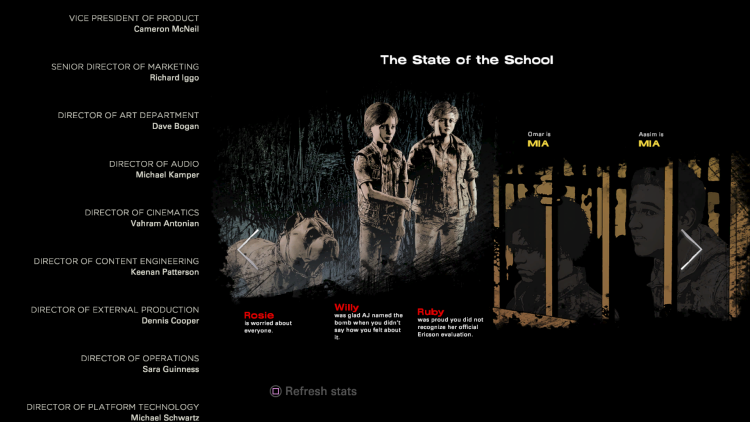
Task: Click the Refresh stats option
Action: (x=313, y=391)
